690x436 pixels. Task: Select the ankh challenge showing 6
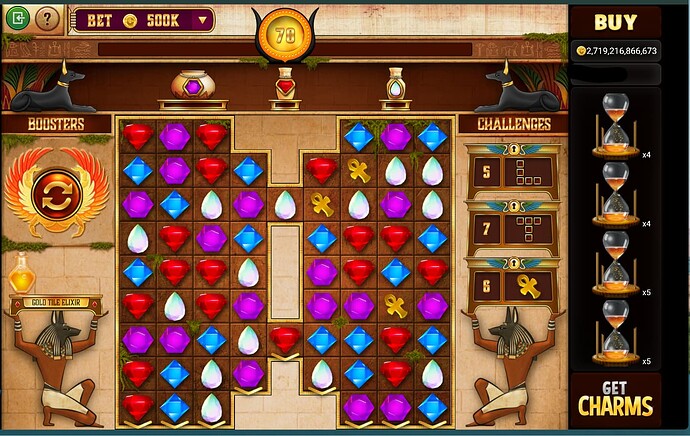(x=513, y=286)
